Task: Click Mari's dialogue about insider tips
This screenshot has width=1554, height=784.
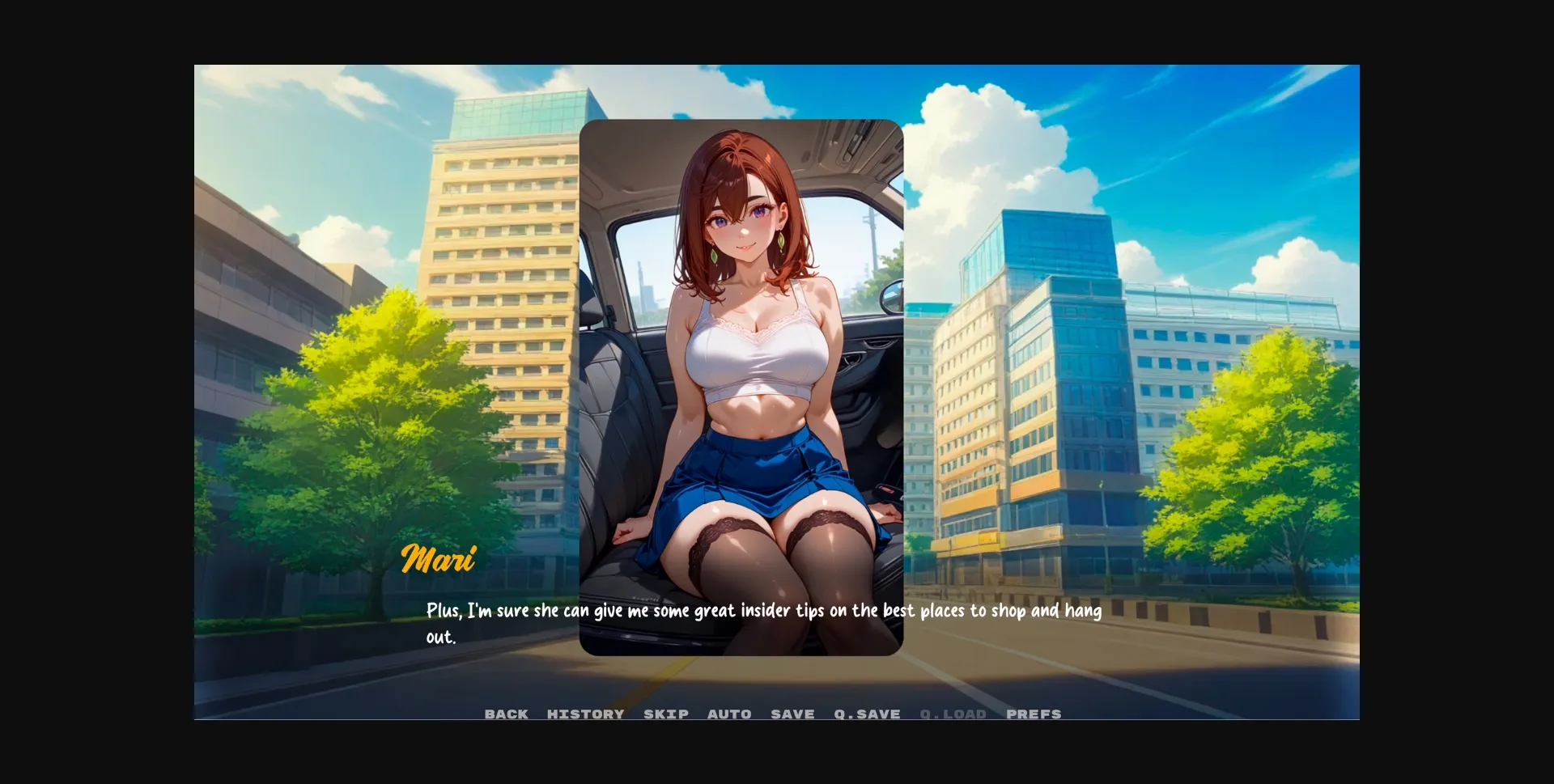Action: pos(763,612)
